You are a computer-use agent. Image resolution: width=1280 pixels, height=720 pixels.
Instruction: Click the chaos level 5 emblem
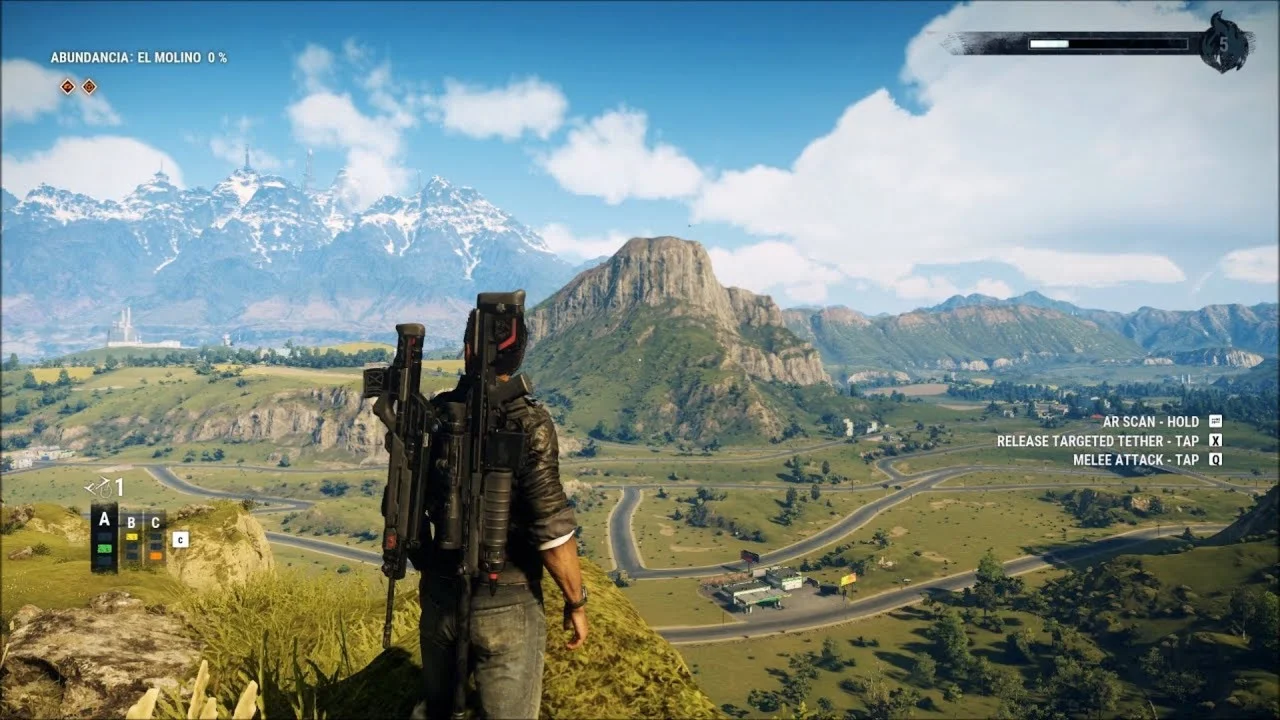(1226, 43)
